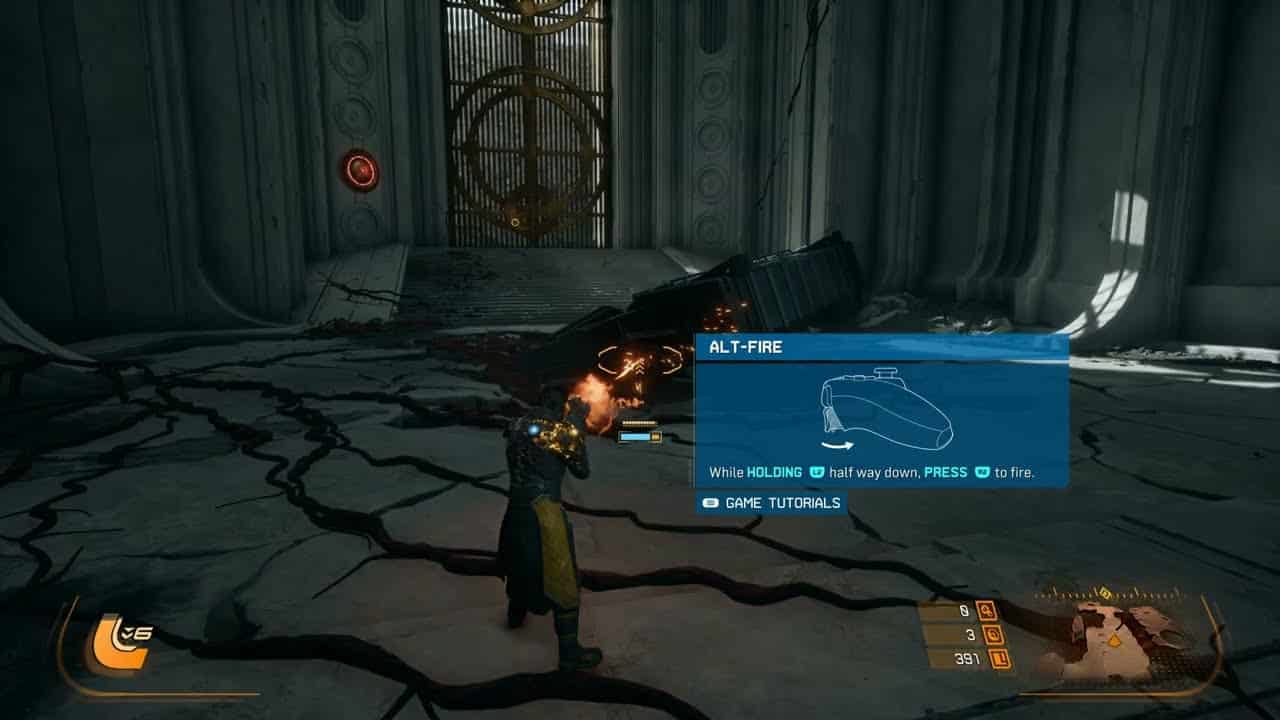
Task: Select the orange 'L' ammo icon
Action: tap(1000, 658)
